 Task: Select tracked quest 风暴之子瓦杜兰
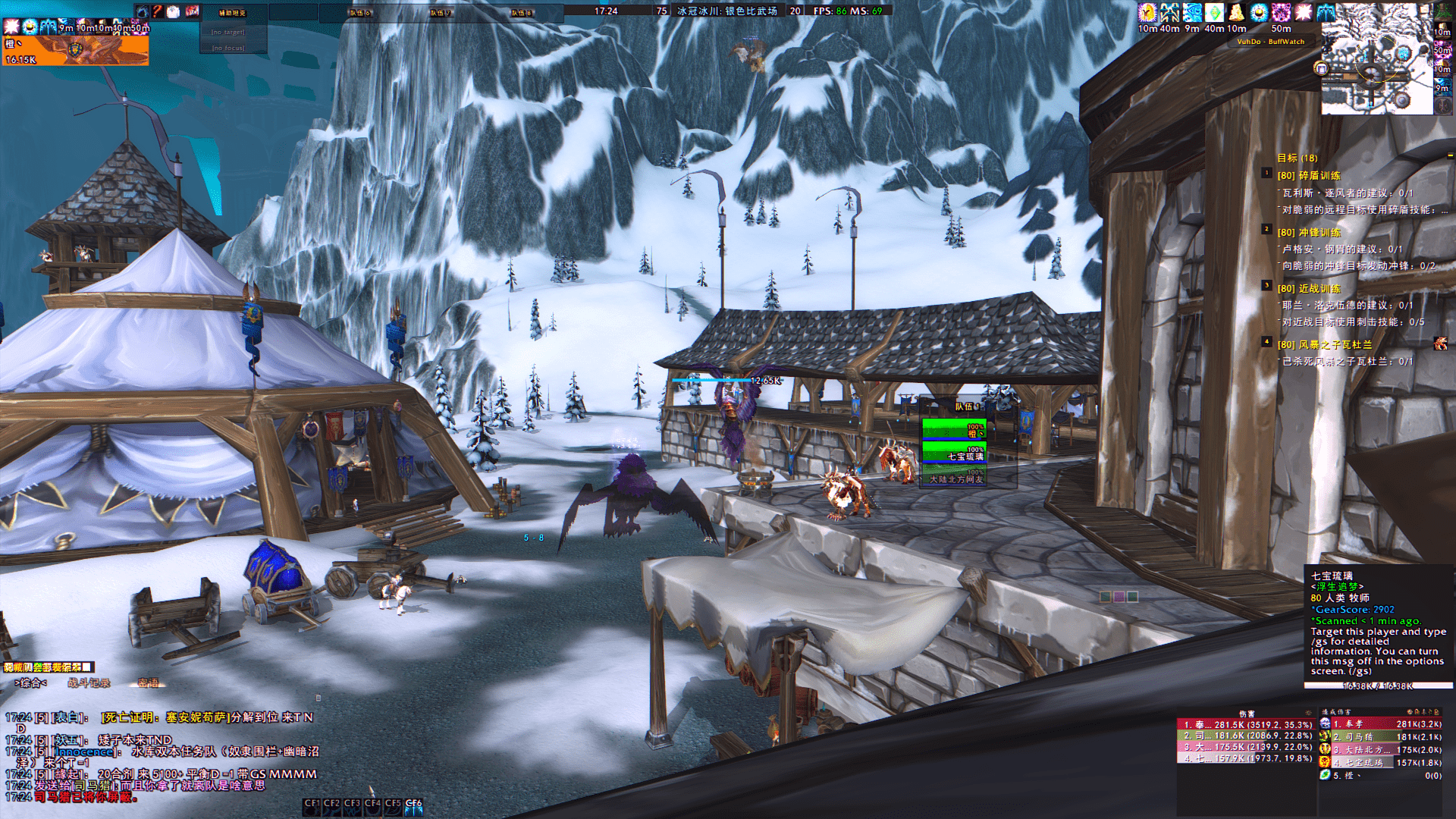1335,345
